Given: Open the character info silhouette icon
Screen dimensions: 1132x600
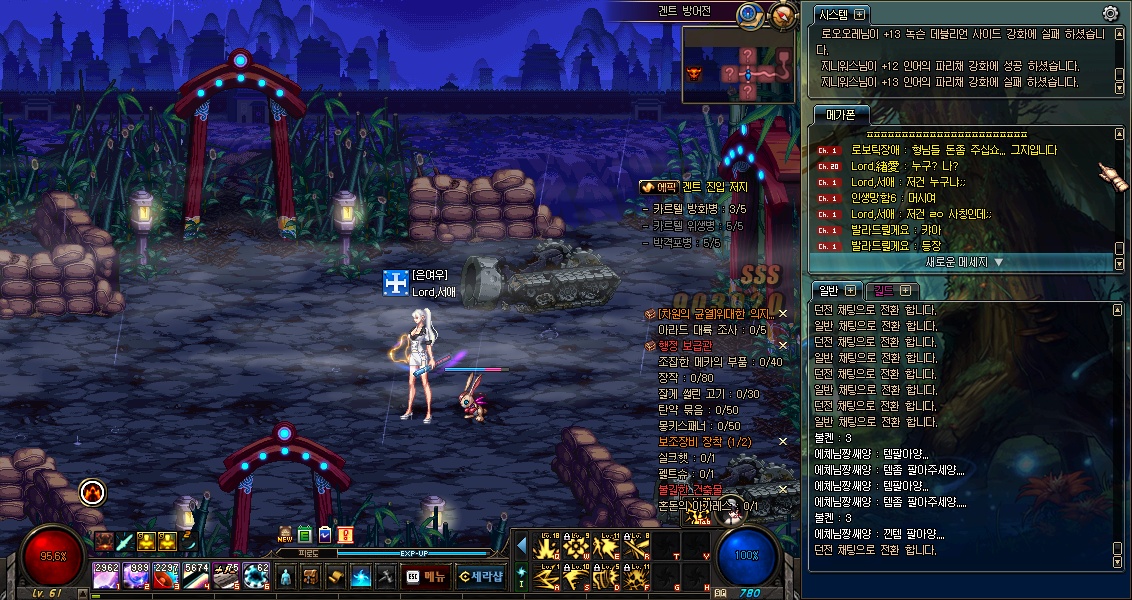Looking at the screenshot, I should [287, 577].
